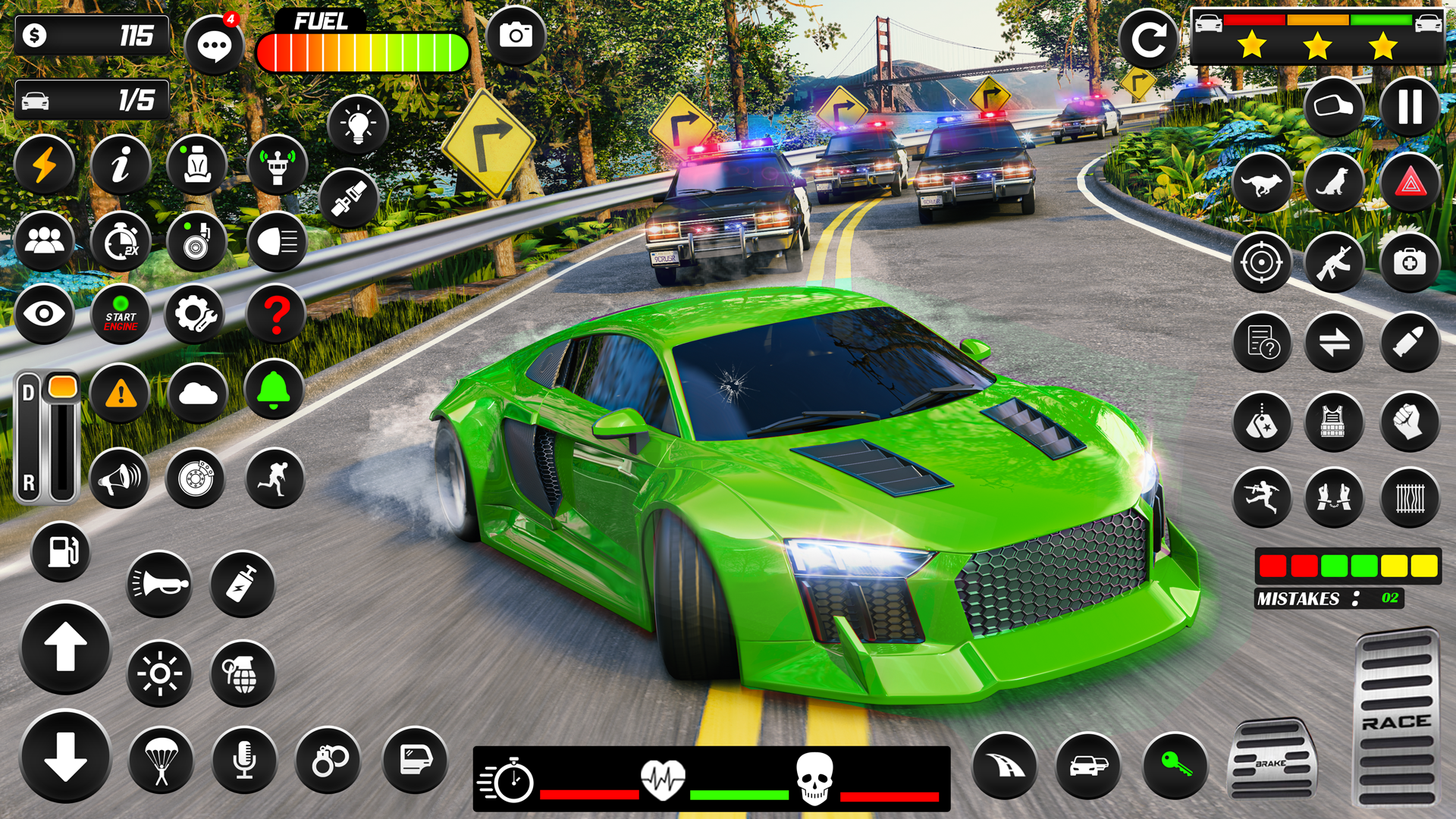This screenshot has height=819, width=1456.
Task: Open the chat messages bubble
Action: 214,45
